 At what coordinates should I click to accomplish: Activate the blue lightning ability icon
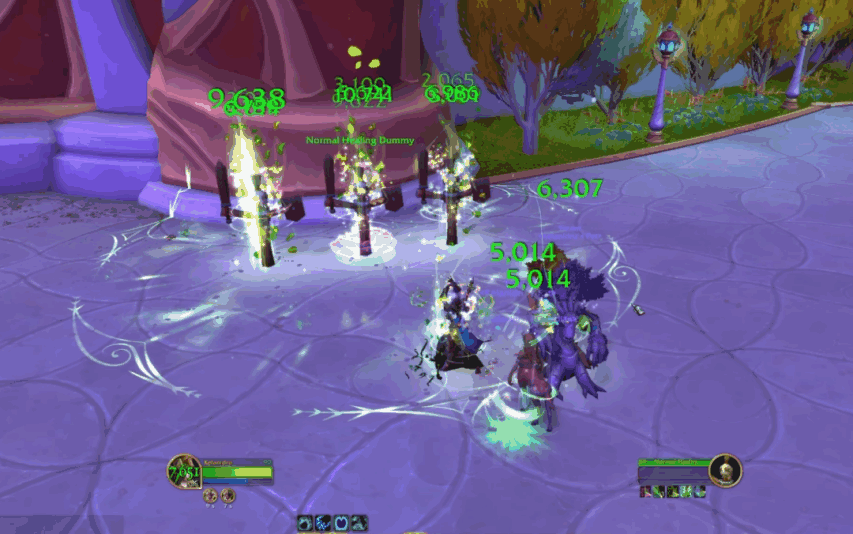[324, 522]
